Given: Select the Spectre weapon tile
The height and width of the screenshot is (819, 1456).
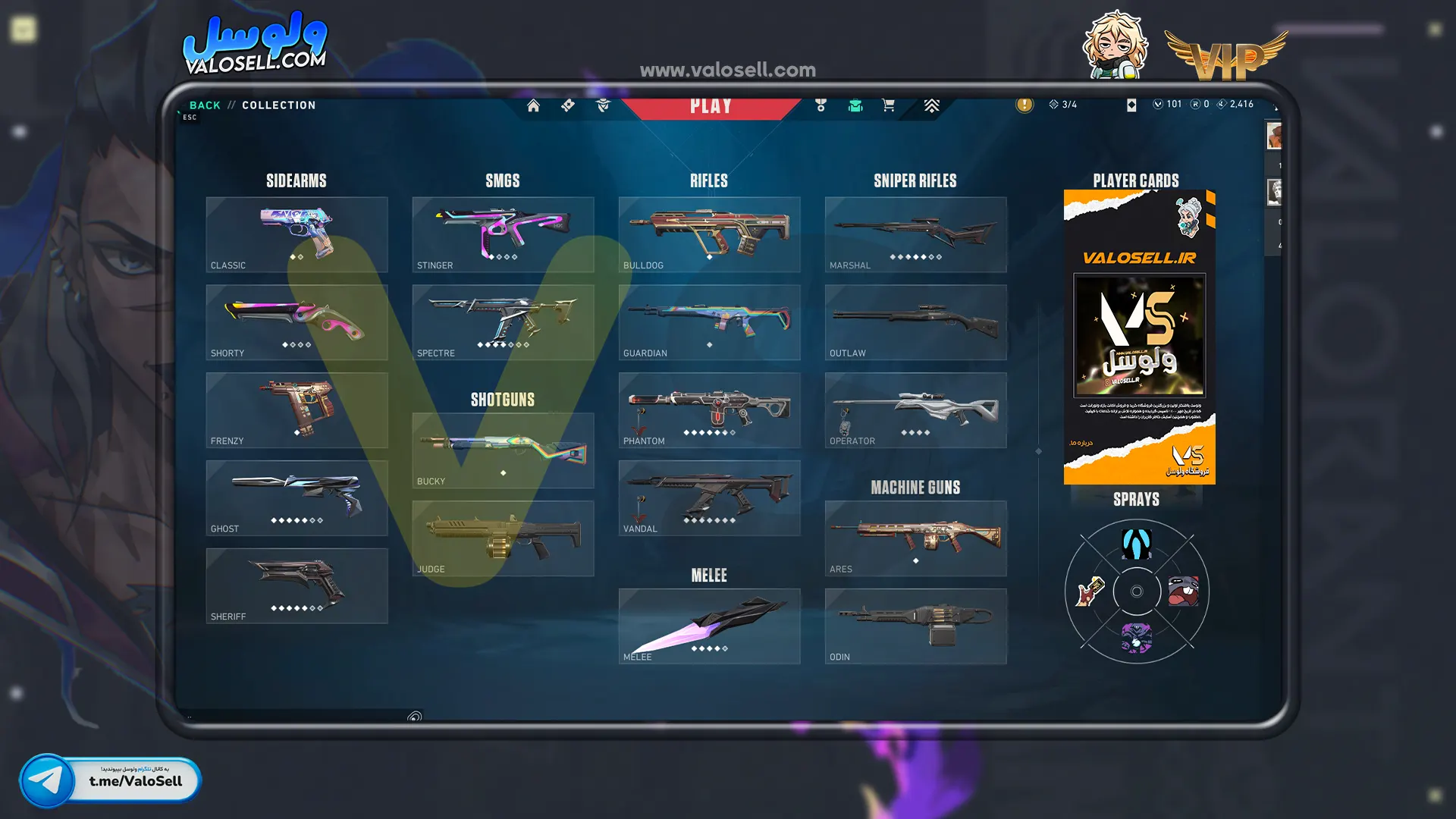Looking at the screenshot, I should tap(503, 322).
